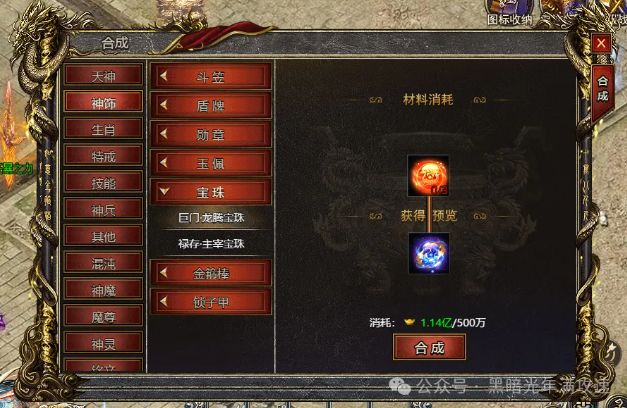627x408 pixels.
Task: Switch to the 神饰 category
Action: pyautogui.click(x=103, y=102)
